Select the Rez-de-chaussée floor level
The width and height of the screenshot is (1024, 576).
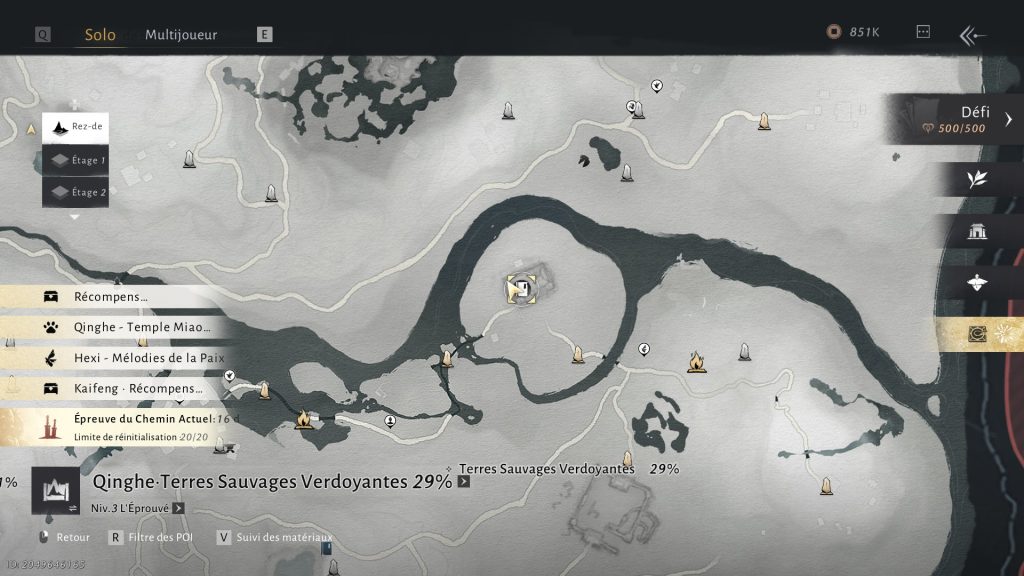pos(76,128)
